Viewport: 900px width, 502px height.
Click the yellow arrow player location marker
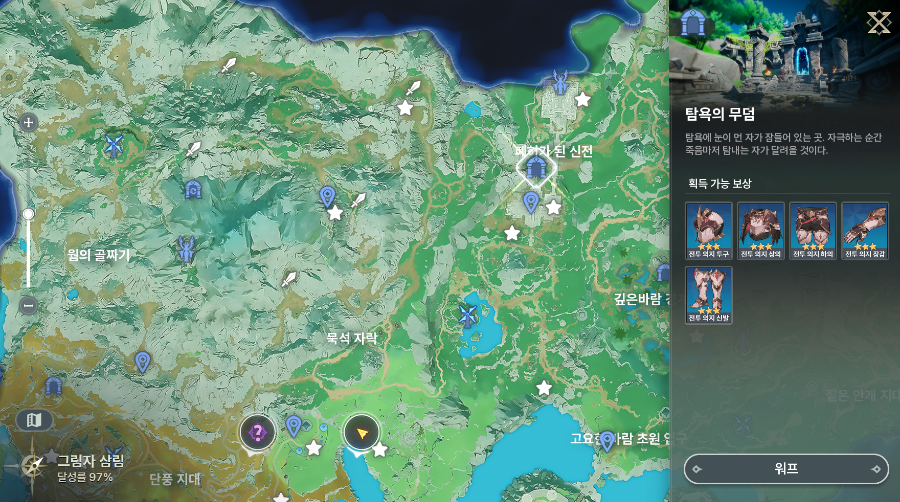tap(361, 432)
